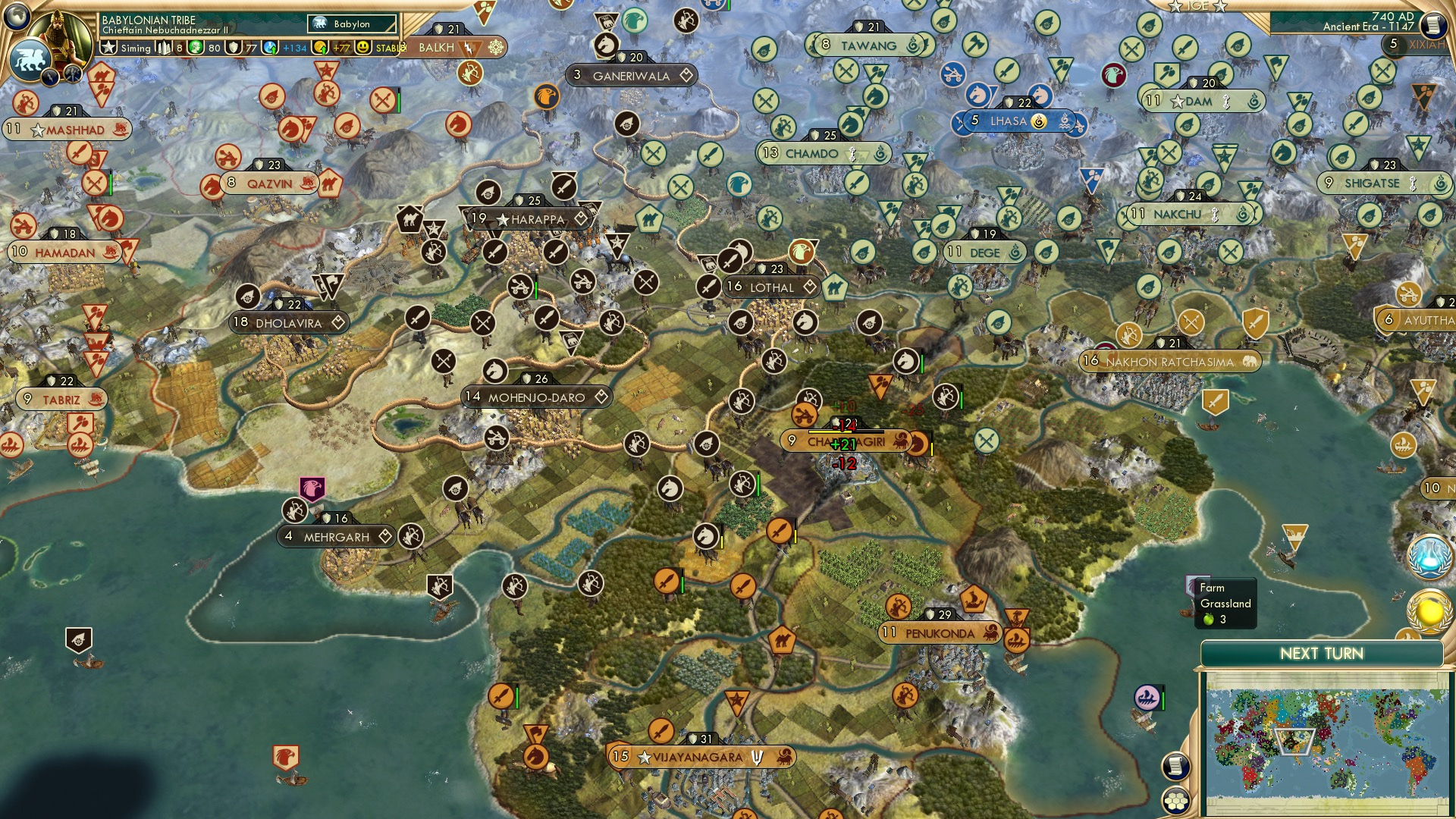Expand Harappa's city banner diamond expander
The height and width of the screenshot is (819, 1456).
[581, 219]
